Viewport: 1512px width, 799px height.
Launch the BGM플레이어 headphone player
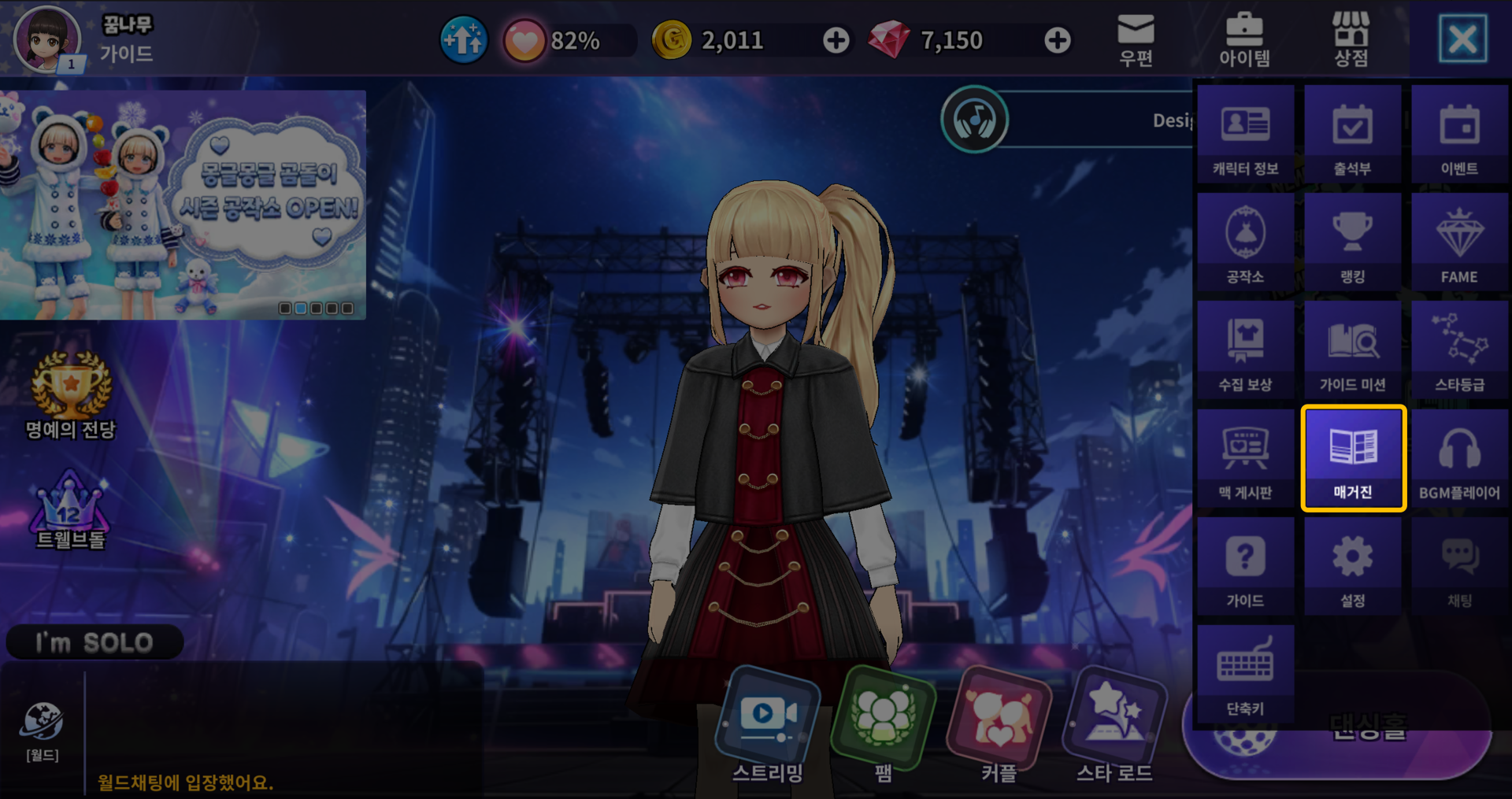pyautogui.click(x=1459, y=459)
